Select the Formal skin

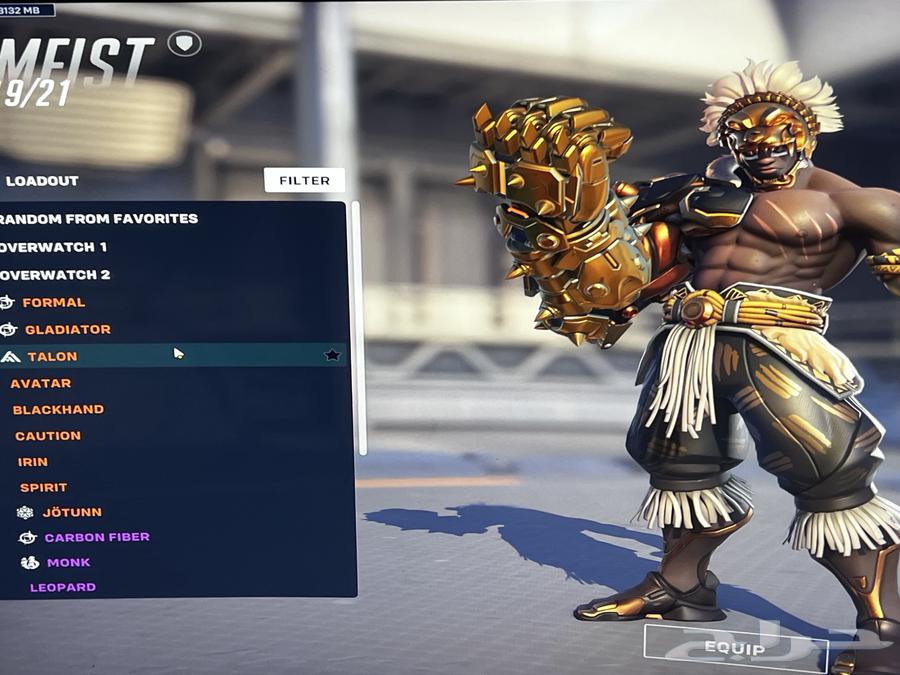[x=54, y=302]
